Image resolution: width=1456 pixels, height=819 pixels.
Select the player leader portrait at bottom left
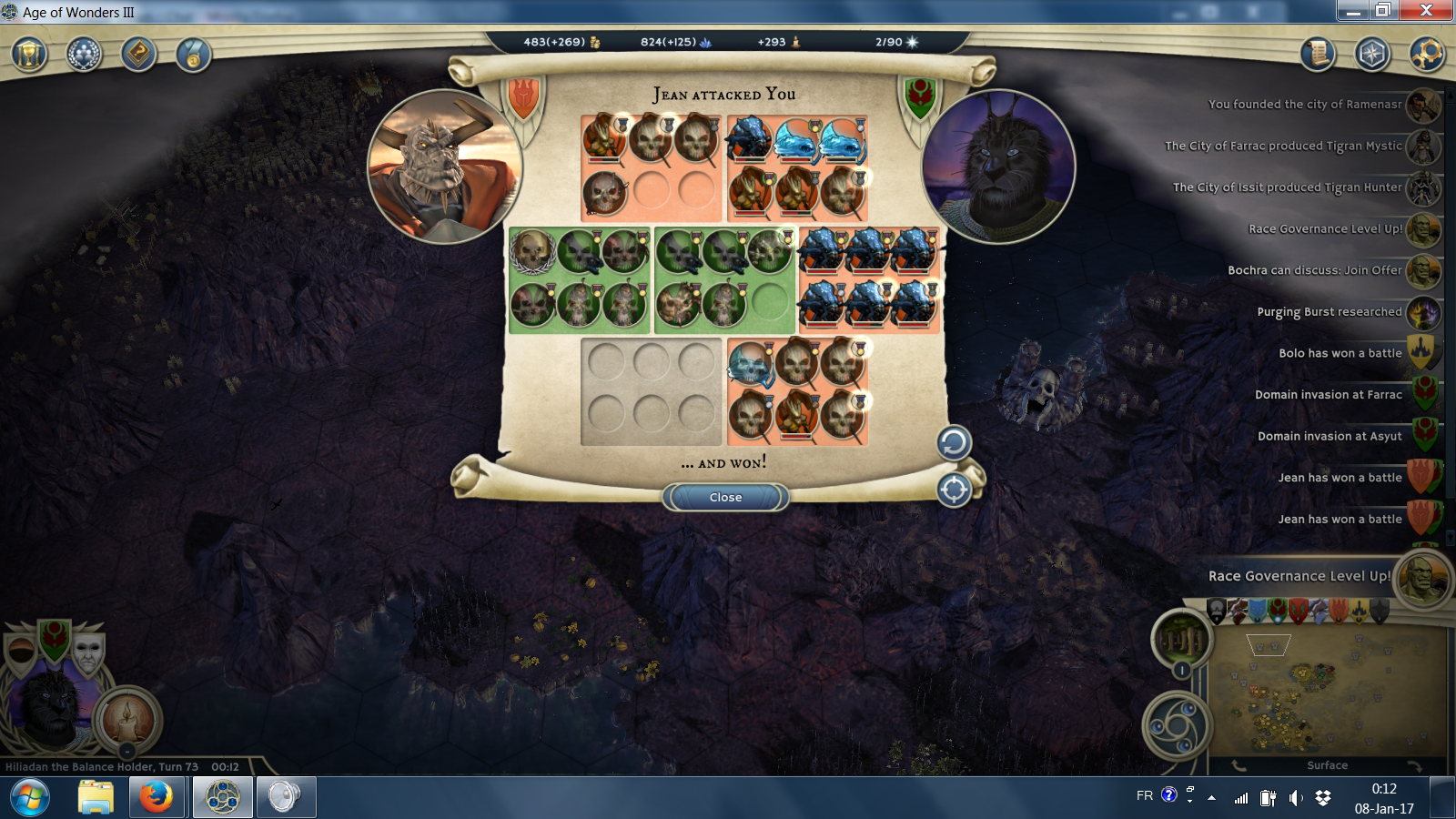click(x=50, y=705)
